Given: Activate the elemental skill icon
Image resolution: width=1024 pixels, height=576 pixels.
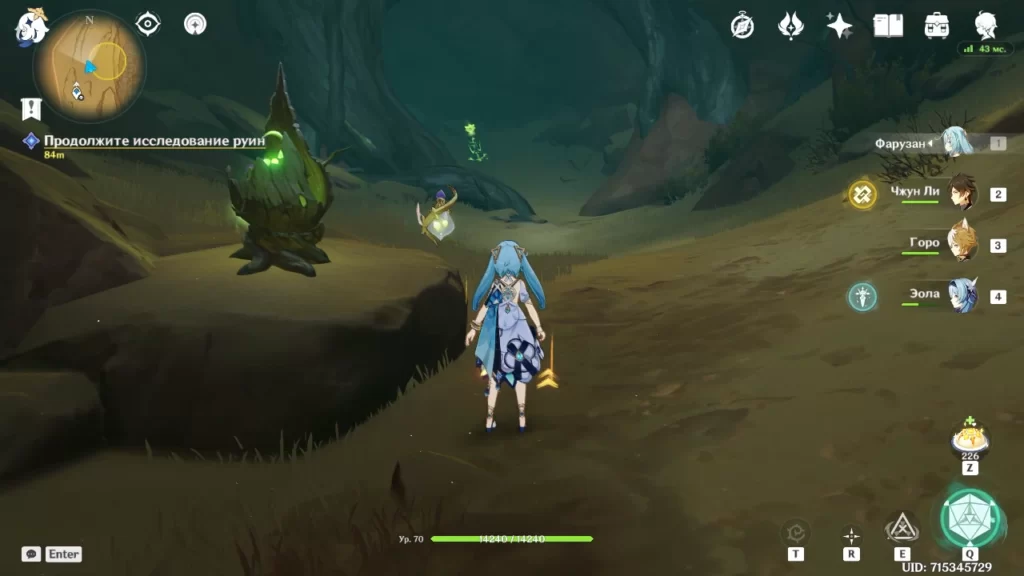Looking at the screenshot, I should pos(902,527).
